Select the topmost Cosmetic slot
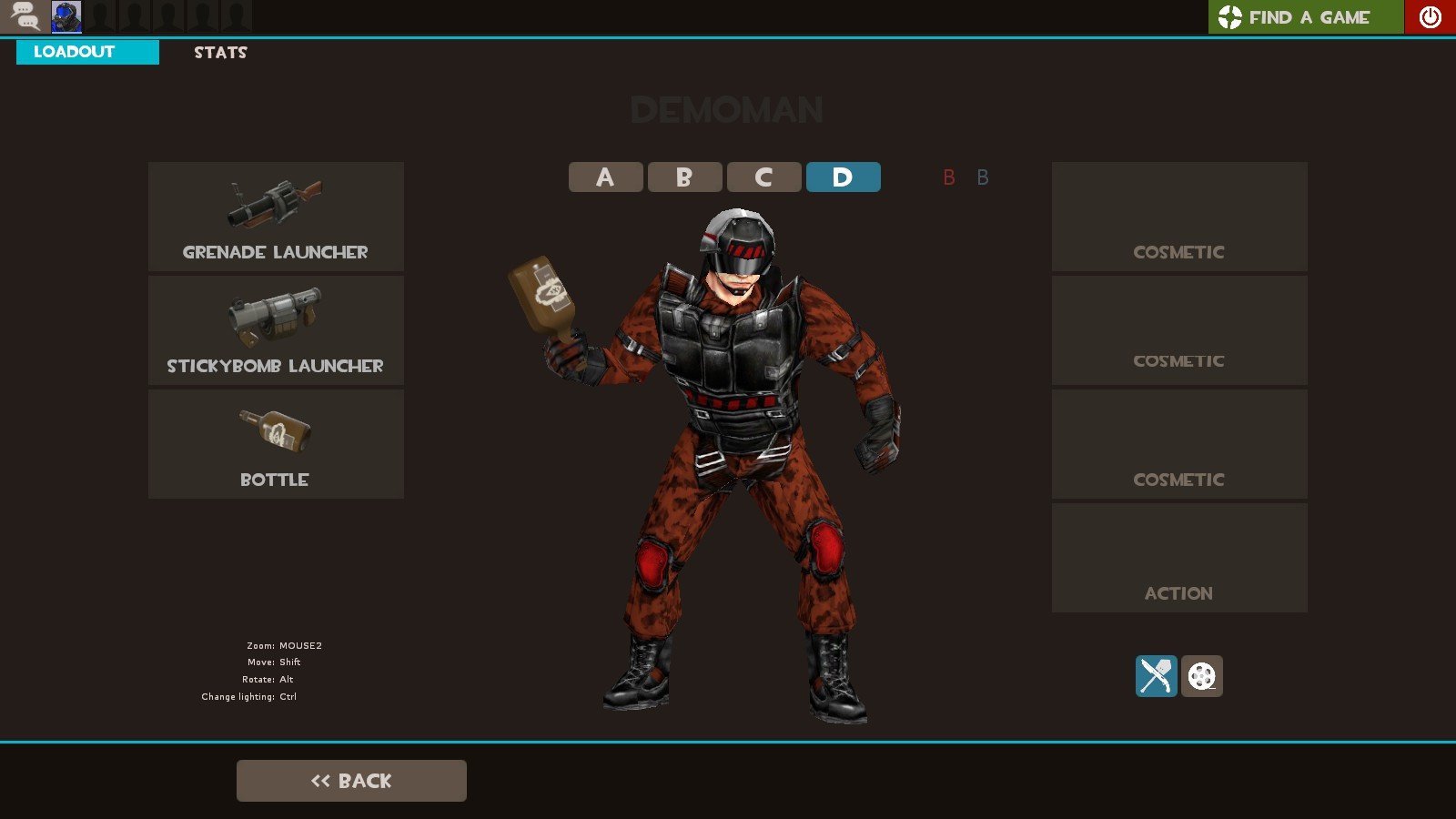The image size is (1456, 819). coord(1178,216)
